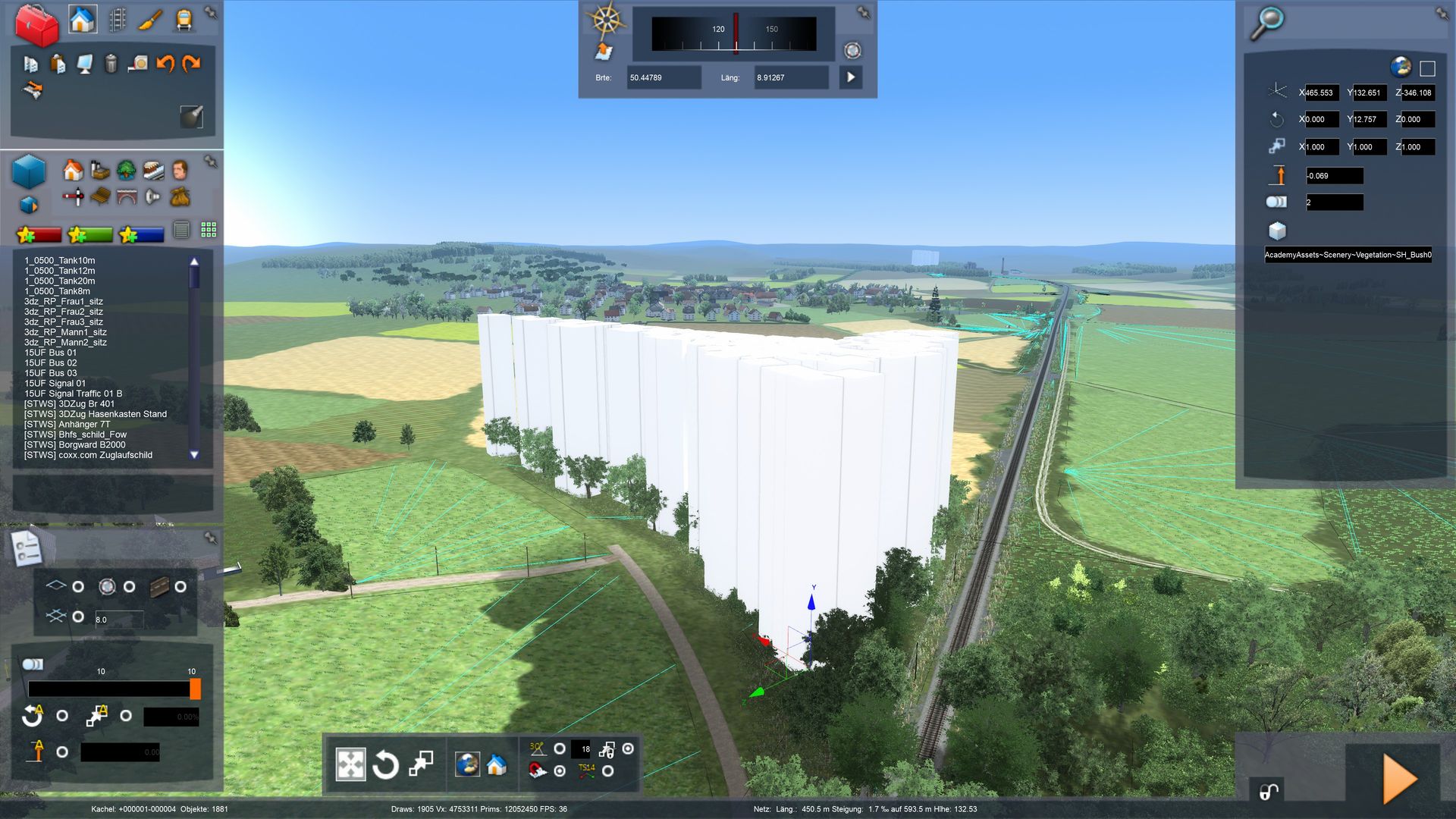Click the orange handle on the slider
Screen dimensions: 1456x819
pyautogui.click(x=195, y=689)
